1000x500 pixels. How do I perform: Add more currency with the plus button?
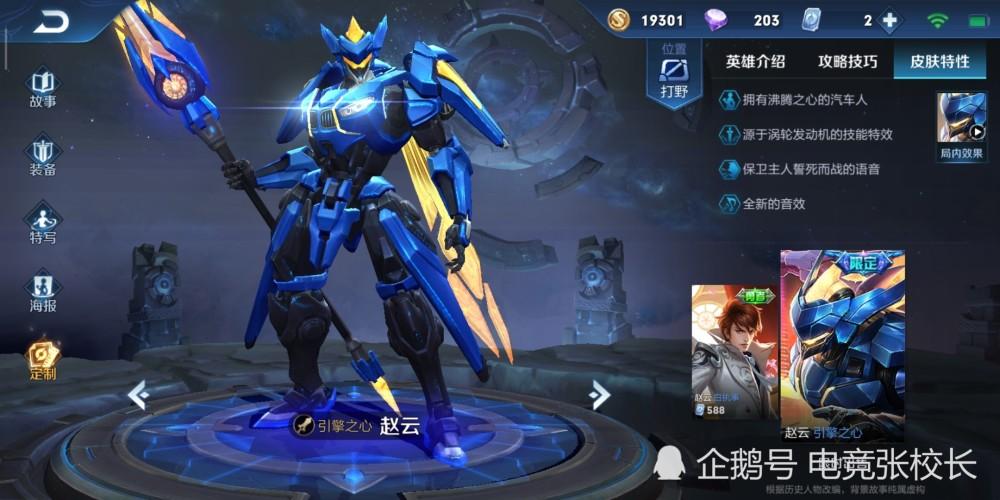coord(889,20)
